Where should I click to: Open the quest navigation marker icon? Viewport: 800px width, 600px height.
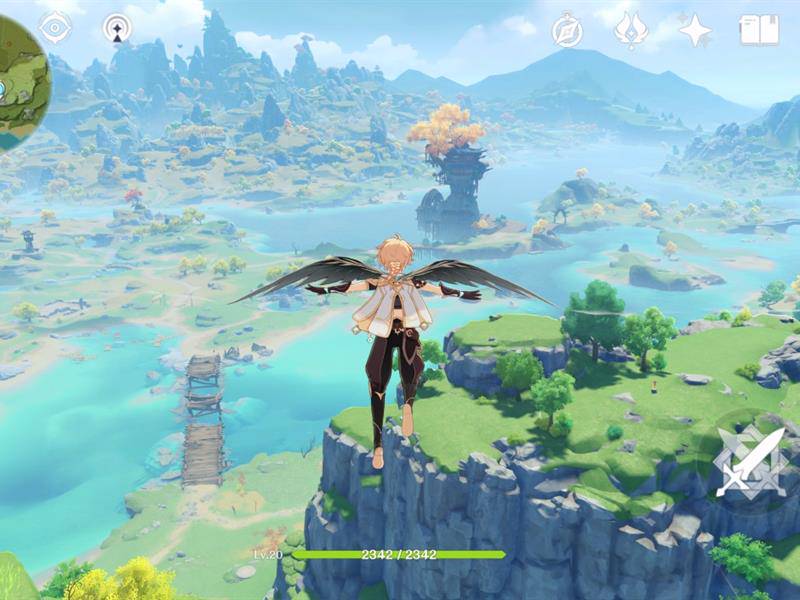[x=118, y=28]
